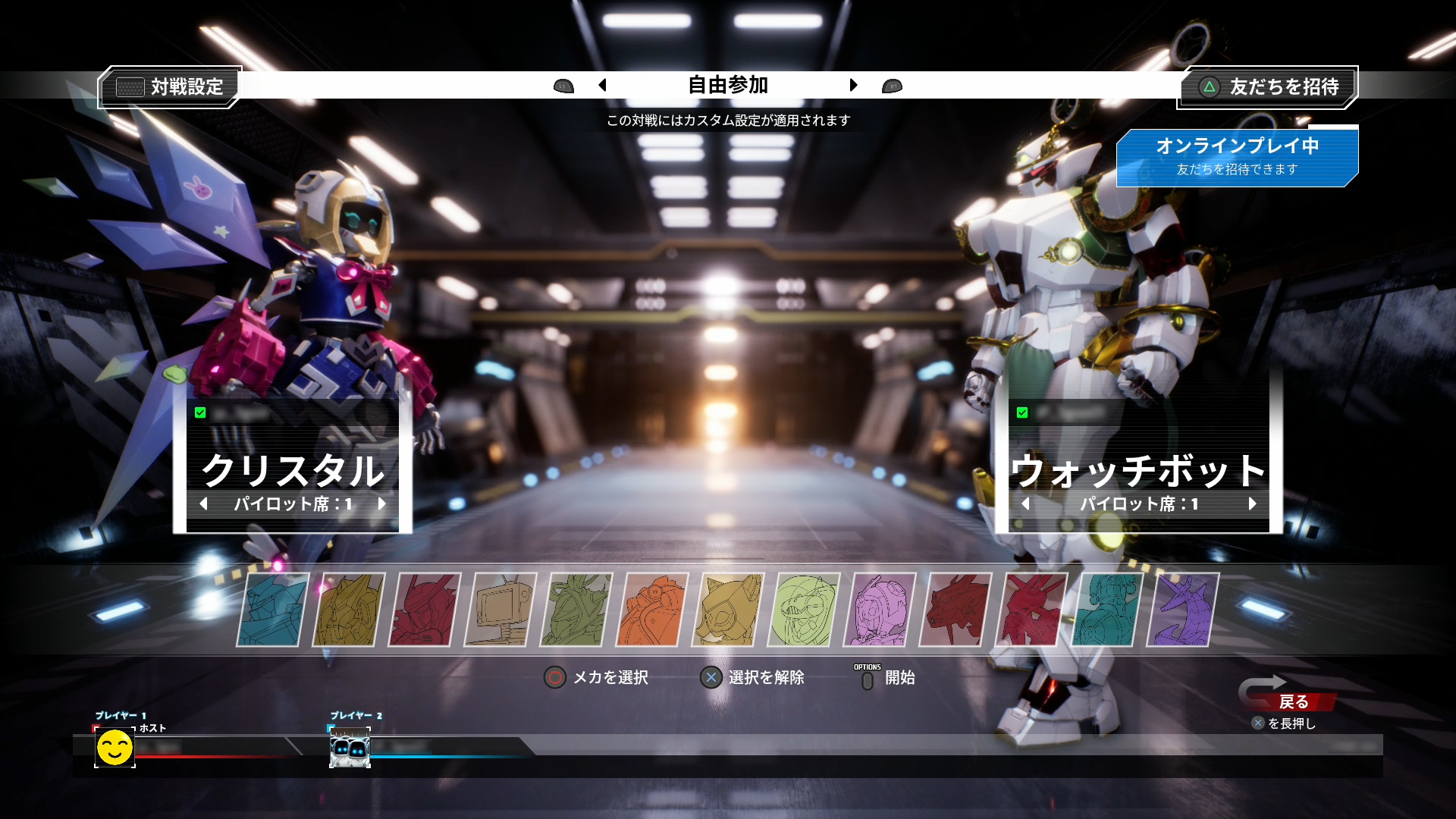Select the pink helmeted mech portrait
1456x819 pixels.
point(879,610)
